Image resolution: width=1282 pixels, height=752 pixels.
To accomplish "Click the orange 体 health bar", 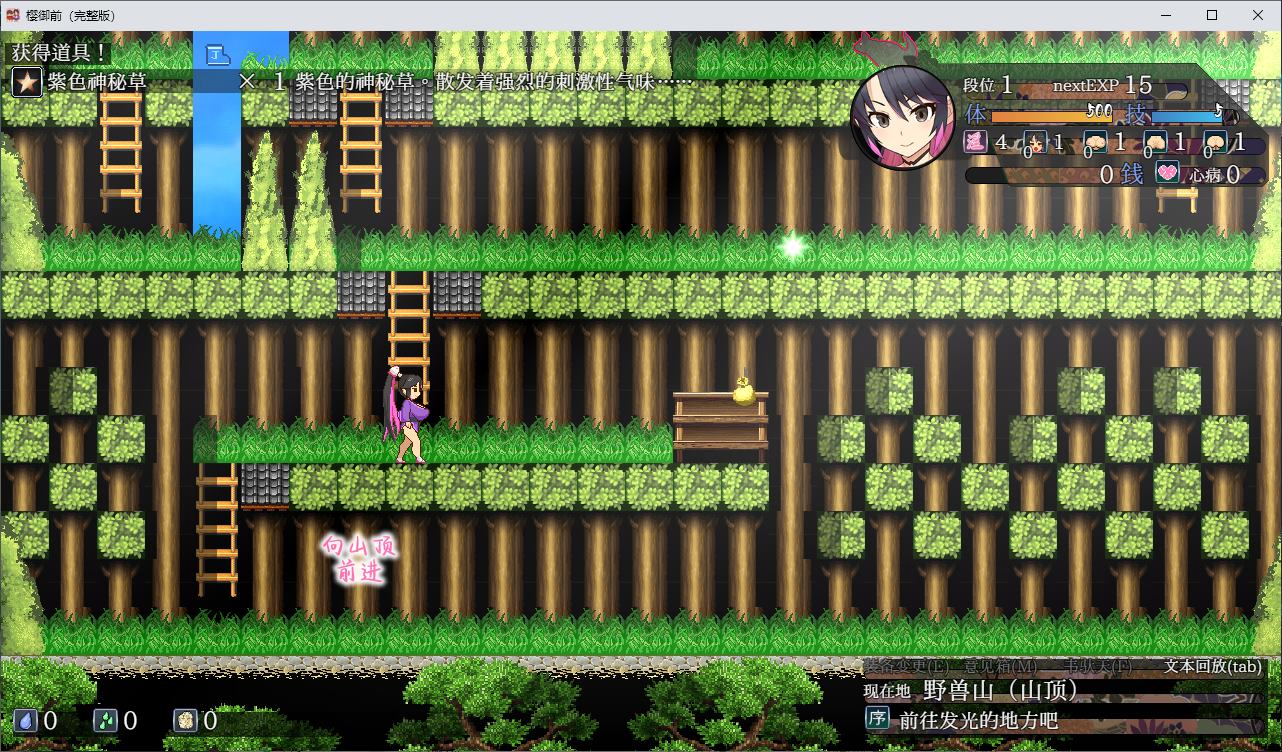I will [1050, 115].
